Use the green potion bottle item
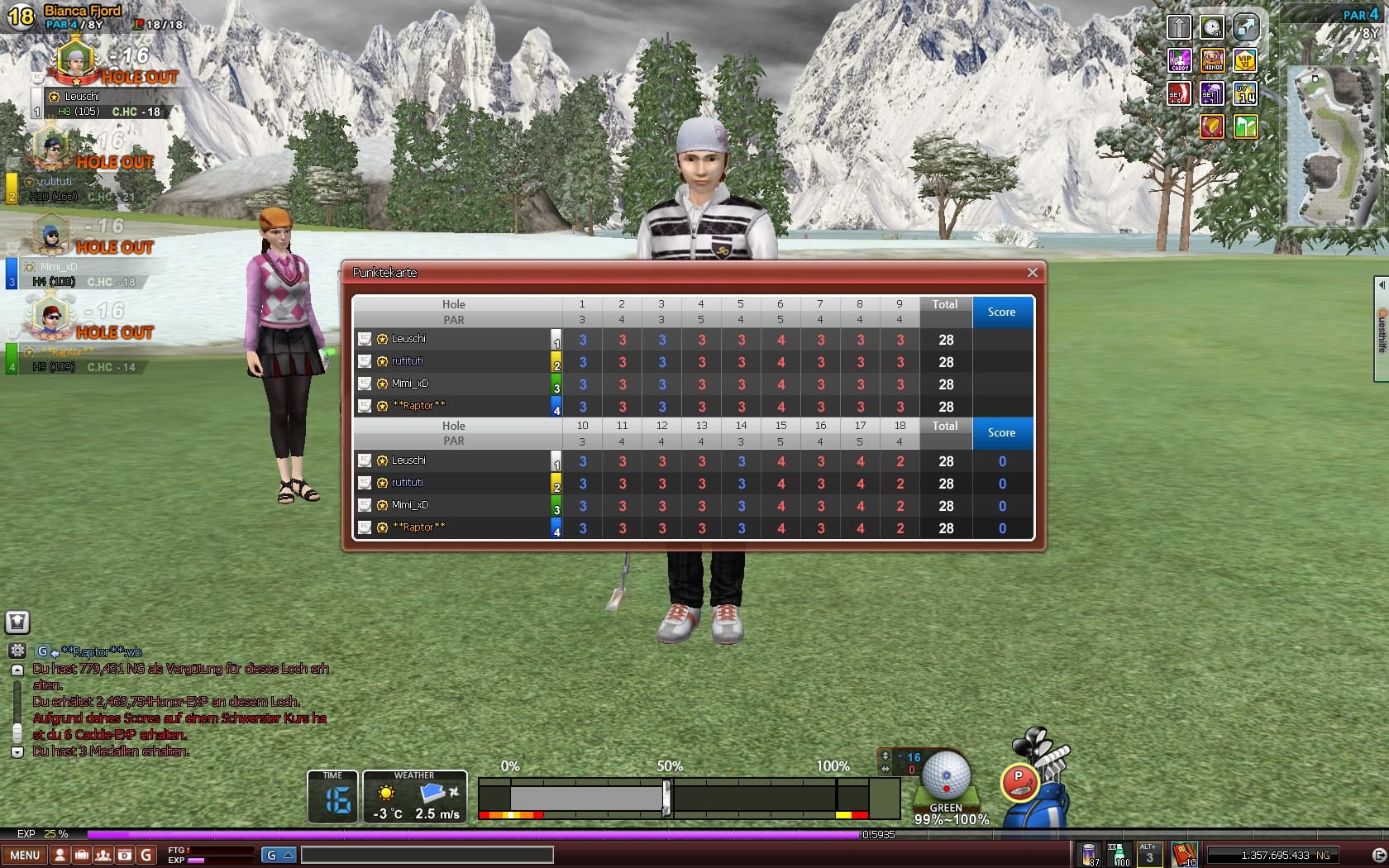 (x=1119, y=854)
